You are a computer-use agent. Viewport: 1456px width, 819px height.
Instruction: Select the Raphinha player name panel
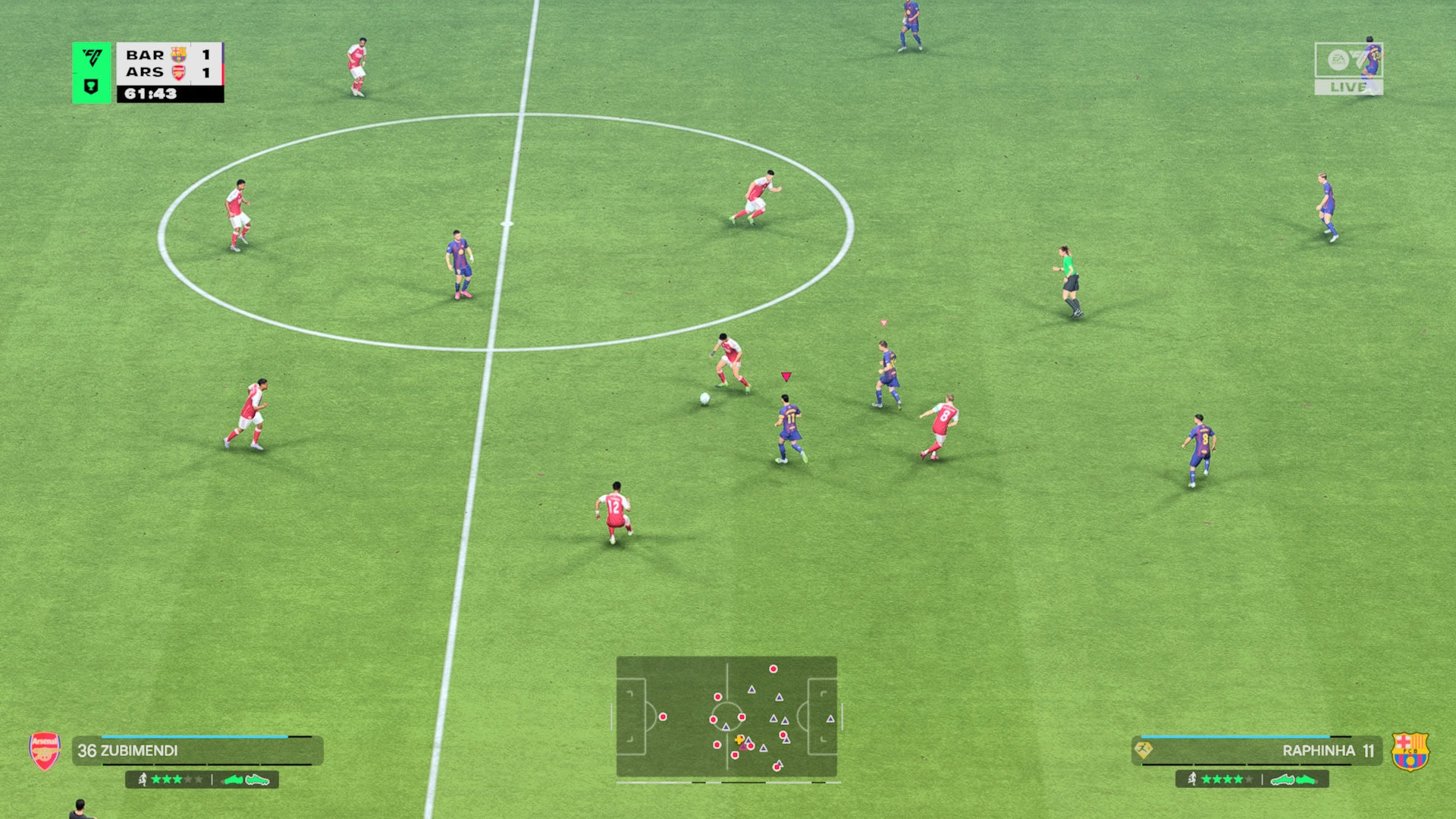[x=1257, y=751]
